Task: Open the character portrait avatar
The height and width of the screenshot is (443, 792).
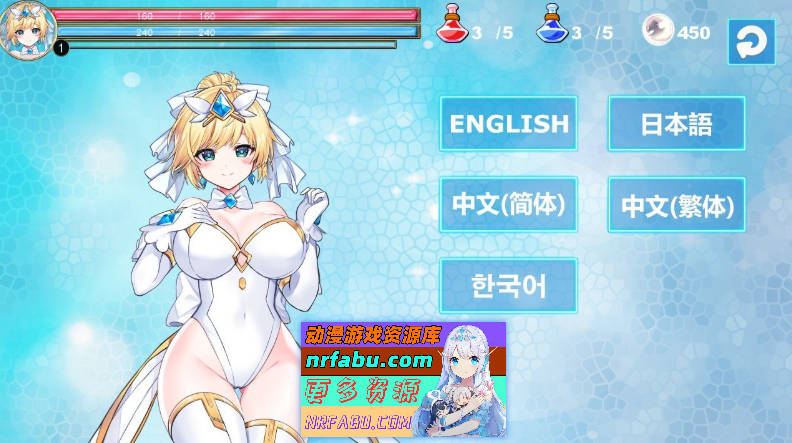Action: [26, 28]
